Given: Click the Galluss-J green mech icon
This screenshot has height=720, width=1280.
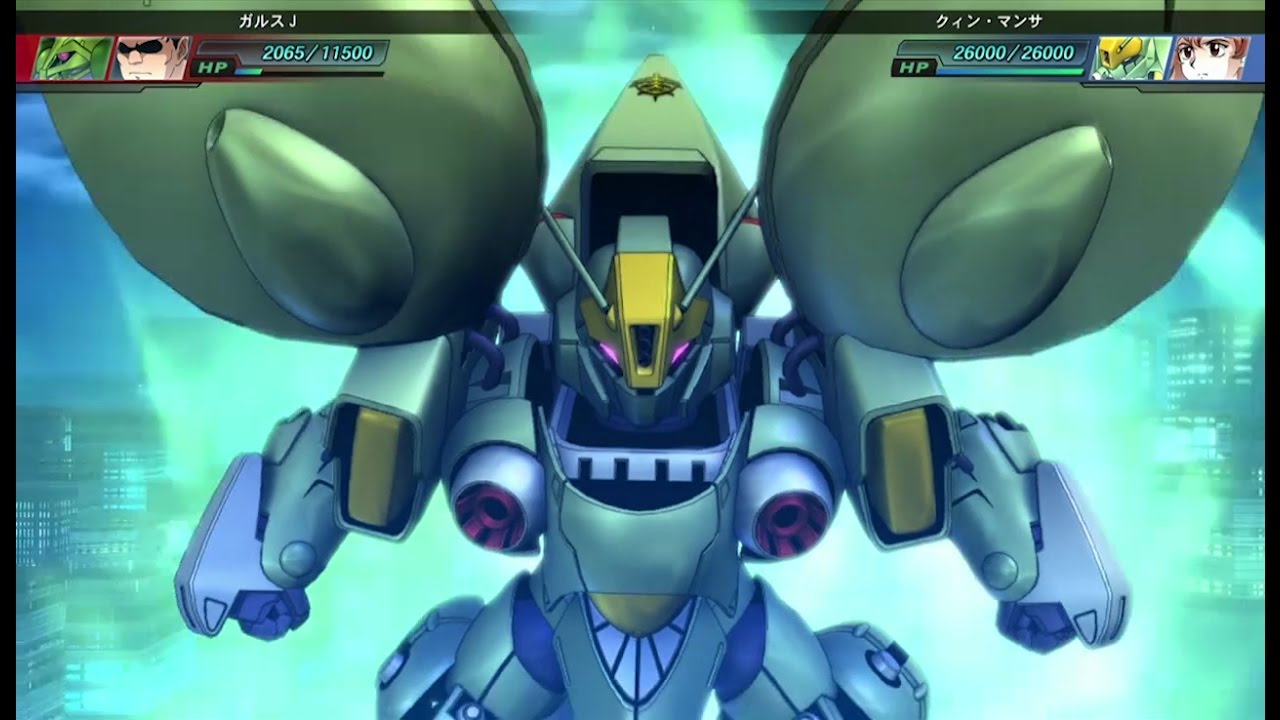Looking at the screenshot, I should point(72,58).
